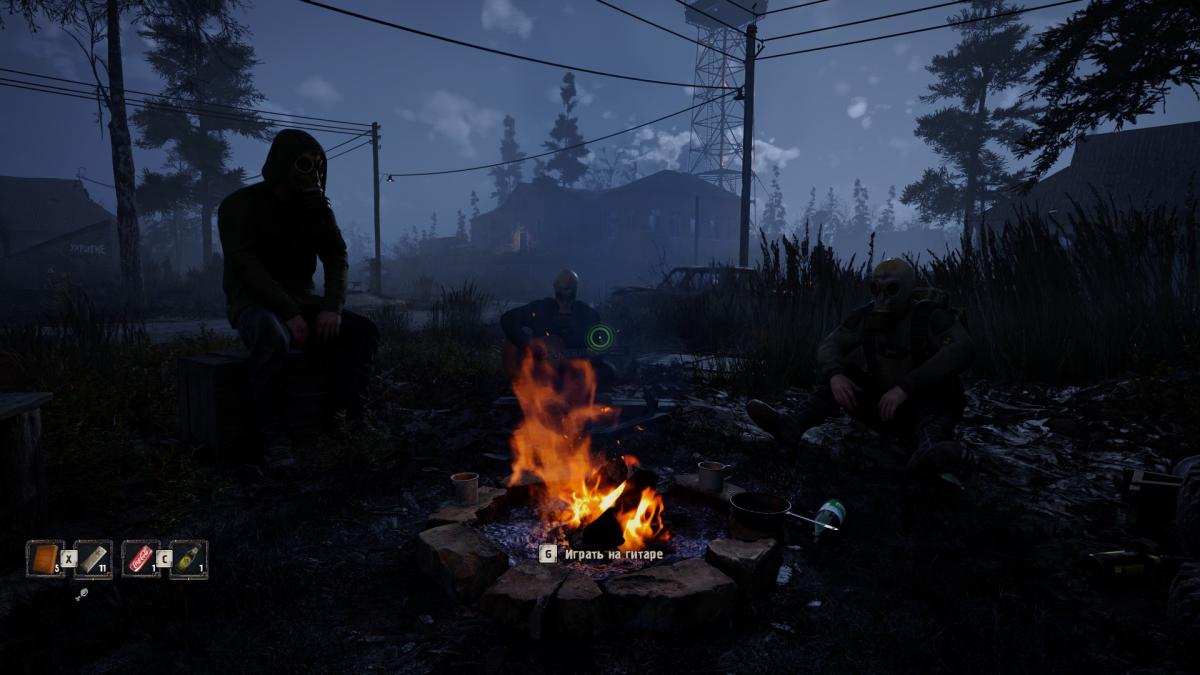The height and width of the screenshot is (675, 1200).
Task: Choose the yellow bottle item slot
Action: 188,558
